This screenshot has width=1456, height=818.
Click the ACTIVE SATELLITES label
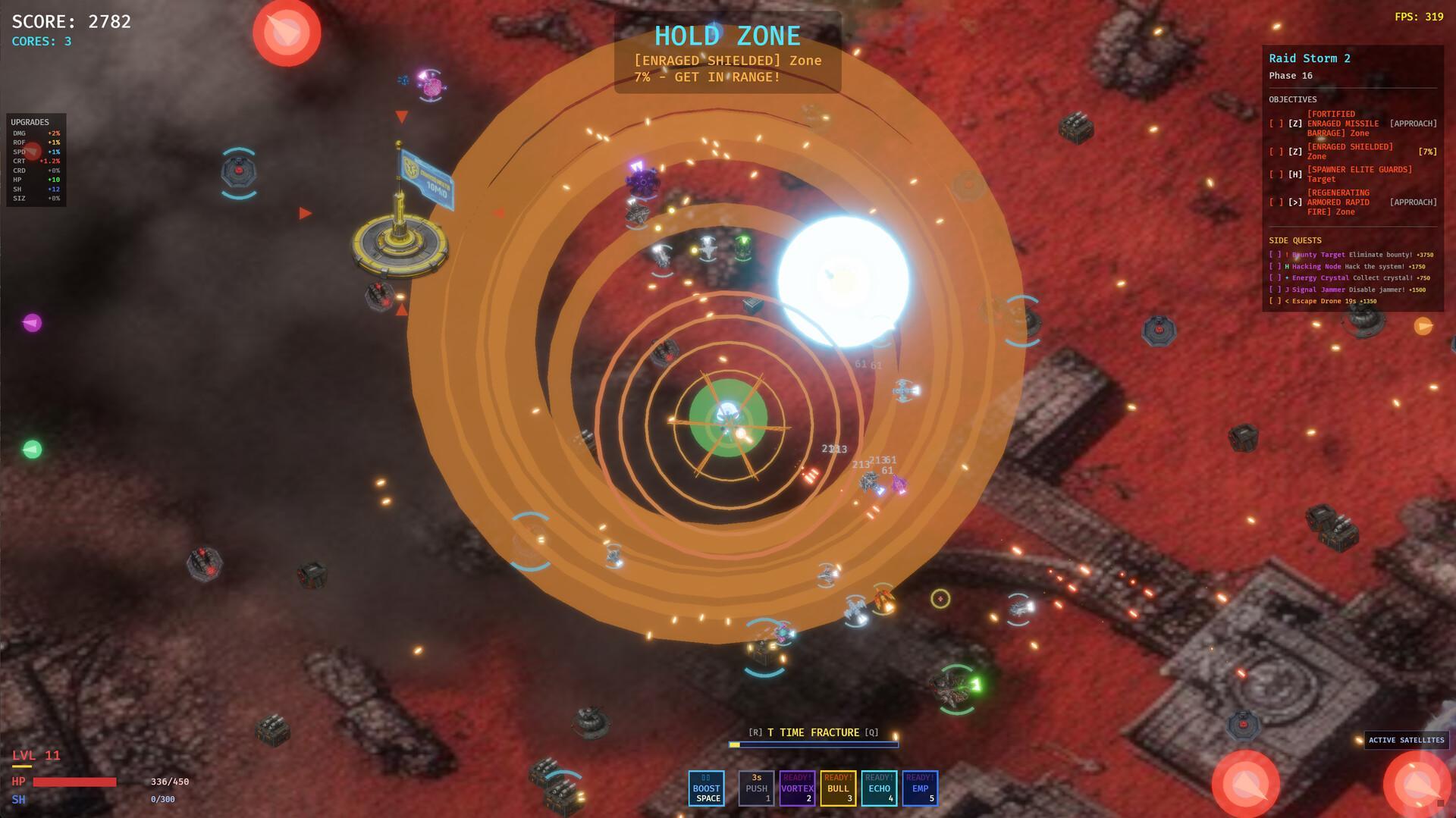[1407, 741]
